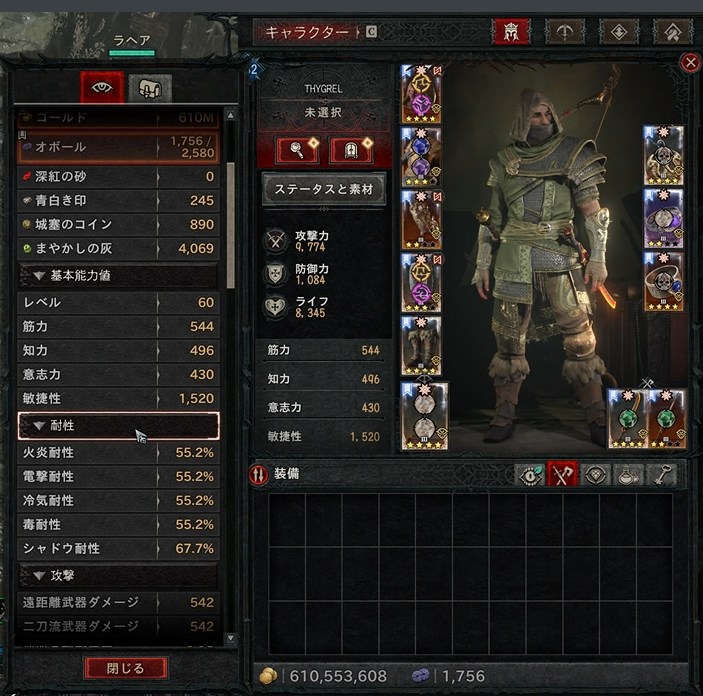
Task: Select the equipped gloves slot
Action: 421,219
